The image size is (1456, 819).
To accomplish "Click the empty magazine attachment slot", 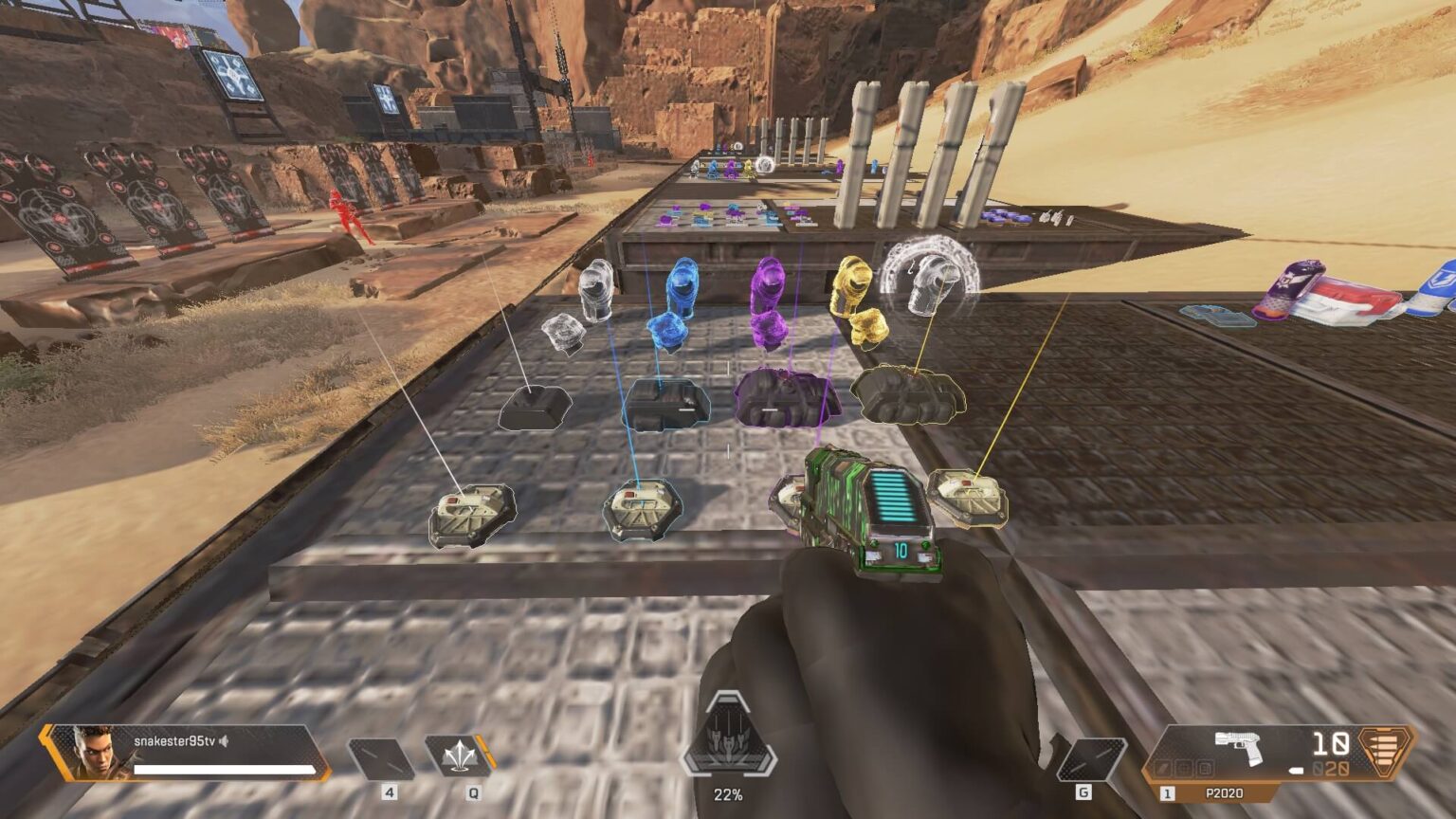I will 1205,768.
